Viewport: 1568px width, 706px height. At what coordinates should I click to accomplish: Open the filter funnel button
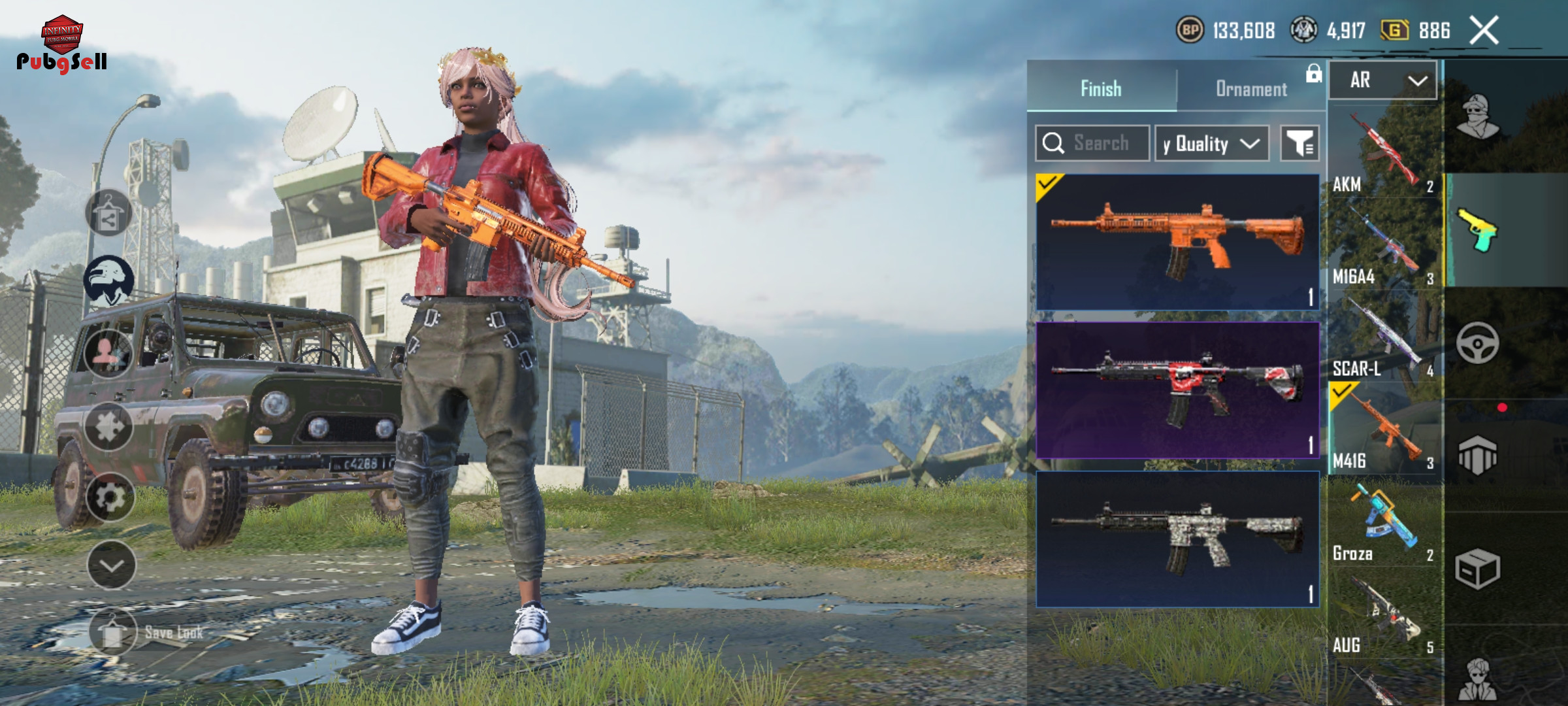[x=1299, y=143]
